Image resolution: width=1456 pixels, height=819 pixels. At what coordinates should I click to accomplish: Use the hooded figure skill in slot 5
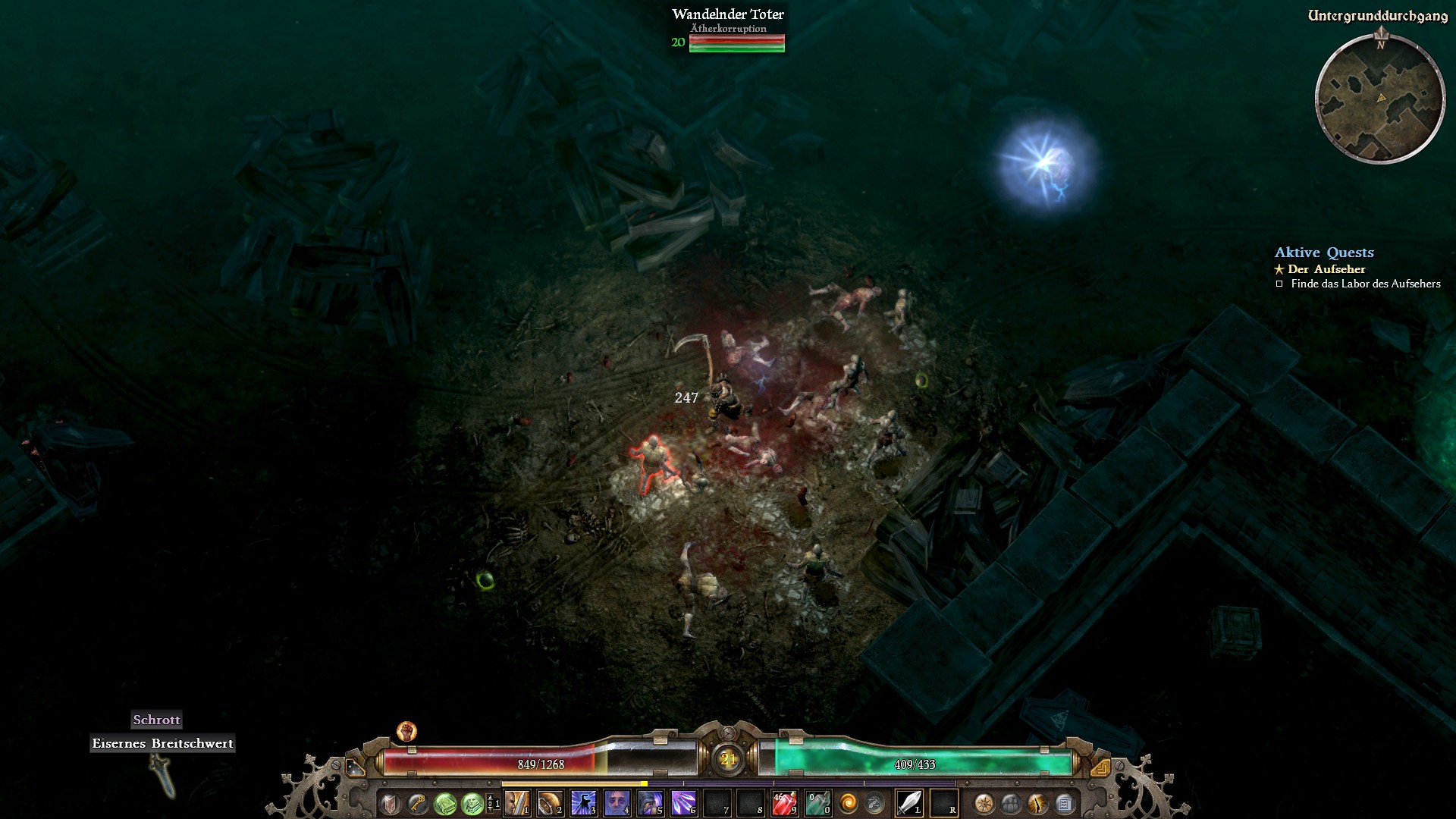pyautogui.click(x=651, y=803)
